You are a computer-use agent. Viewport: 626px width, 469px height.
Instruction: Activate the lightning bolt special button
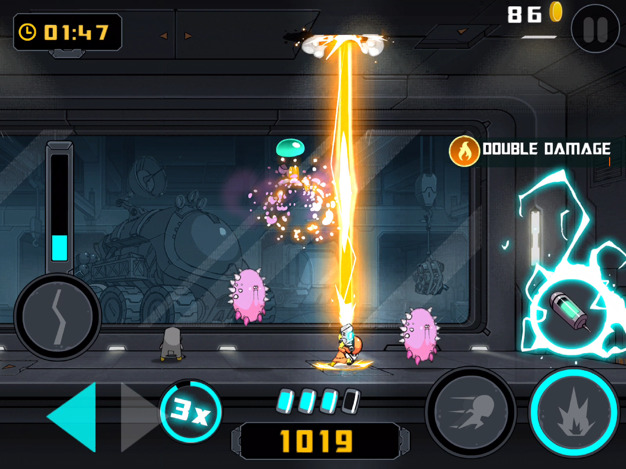[x=57, y=318]
